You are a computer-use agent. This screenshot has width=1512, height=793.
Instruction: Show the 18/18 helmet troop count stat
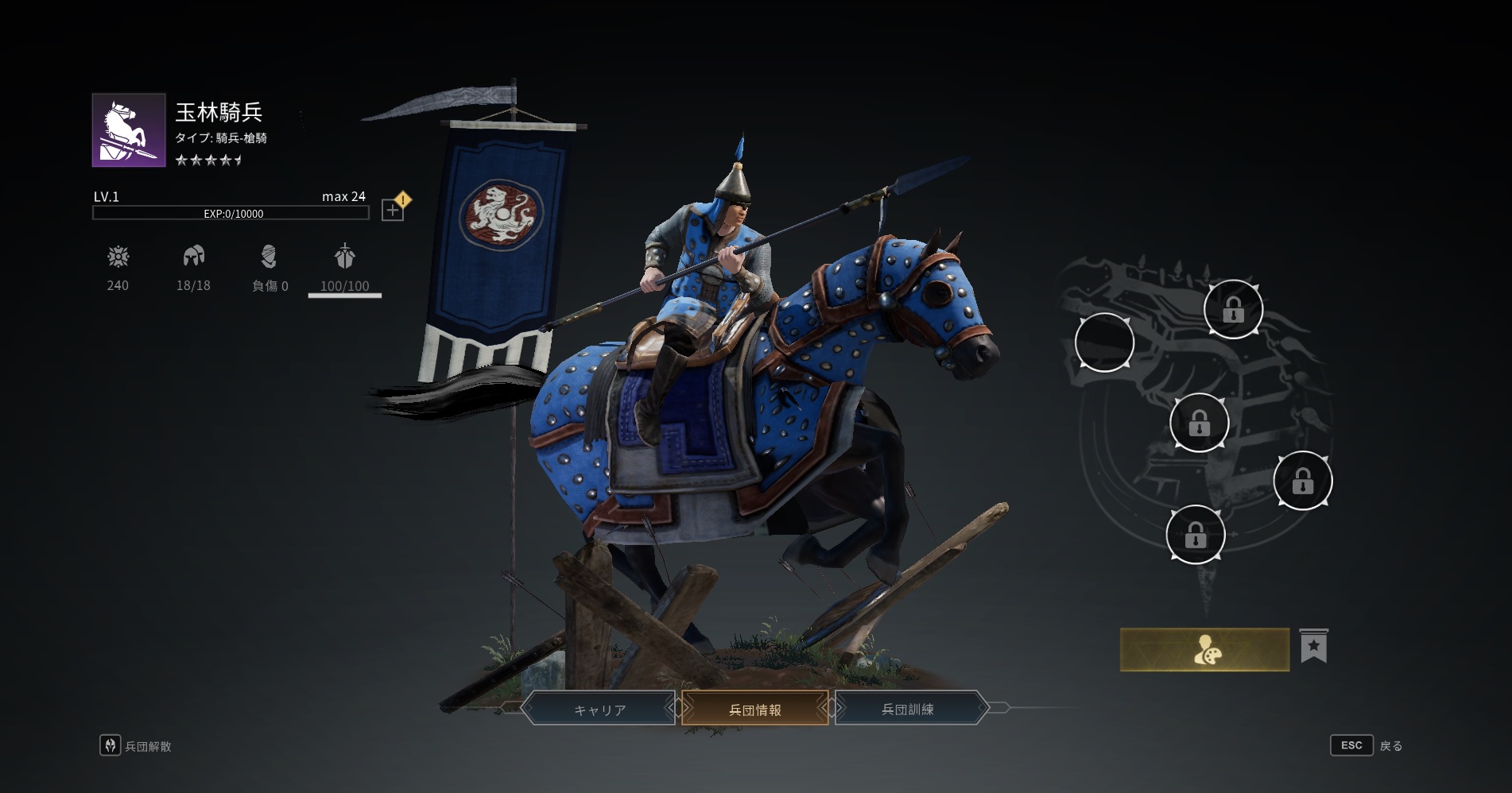[193, 269]
